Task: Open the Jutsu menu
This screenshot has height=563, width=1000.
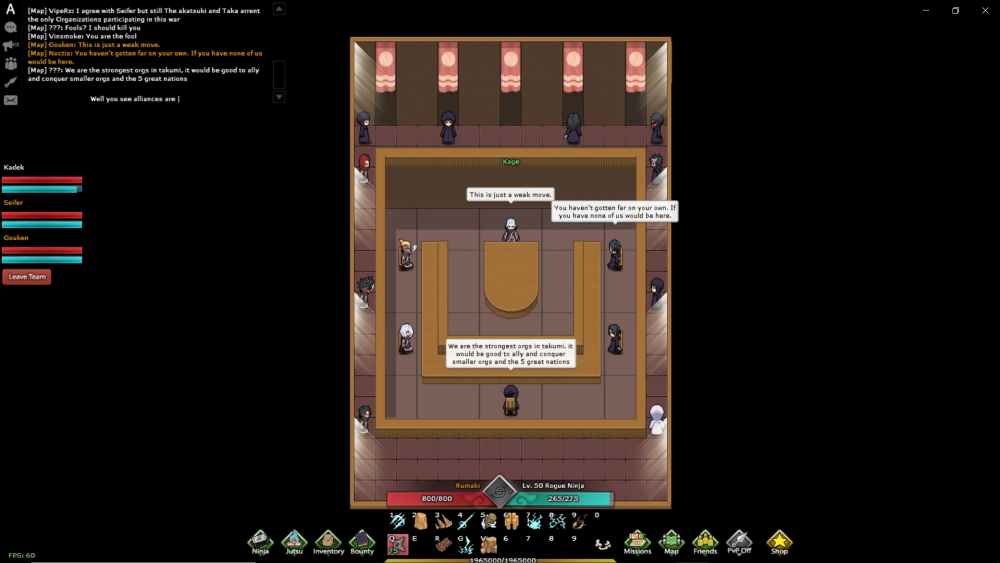Action: [294, 541]
